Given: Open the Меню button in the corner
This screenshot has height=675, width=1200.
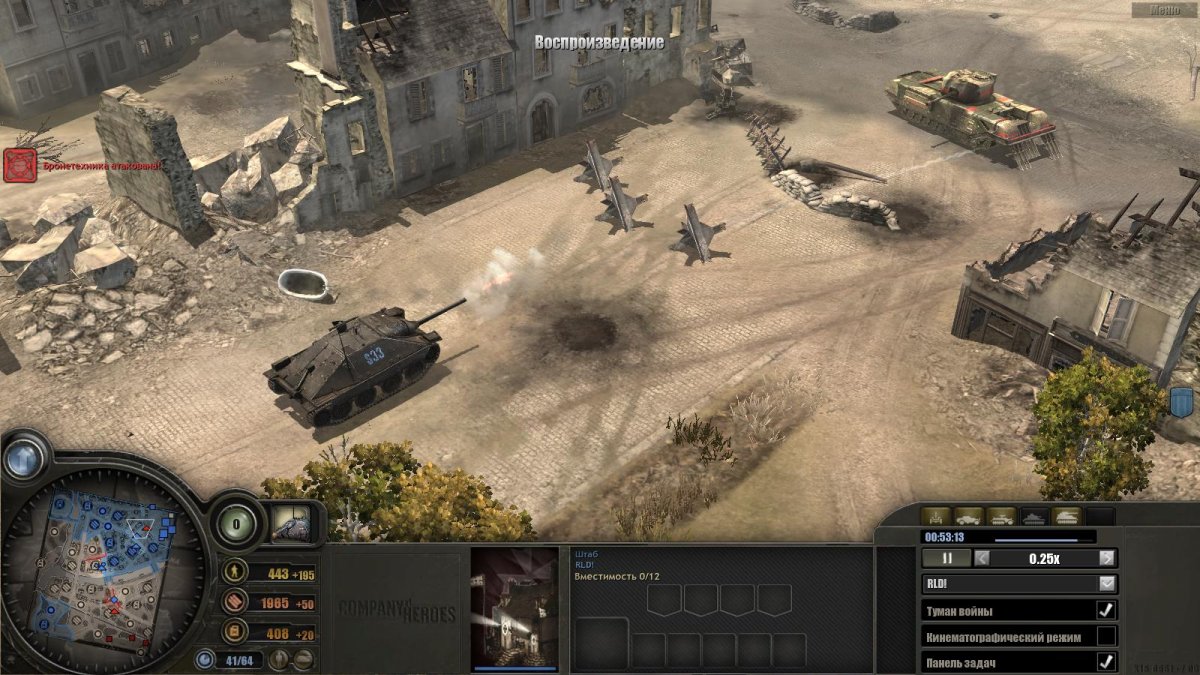Looking at the screenshot, I should pos(1165,9).
